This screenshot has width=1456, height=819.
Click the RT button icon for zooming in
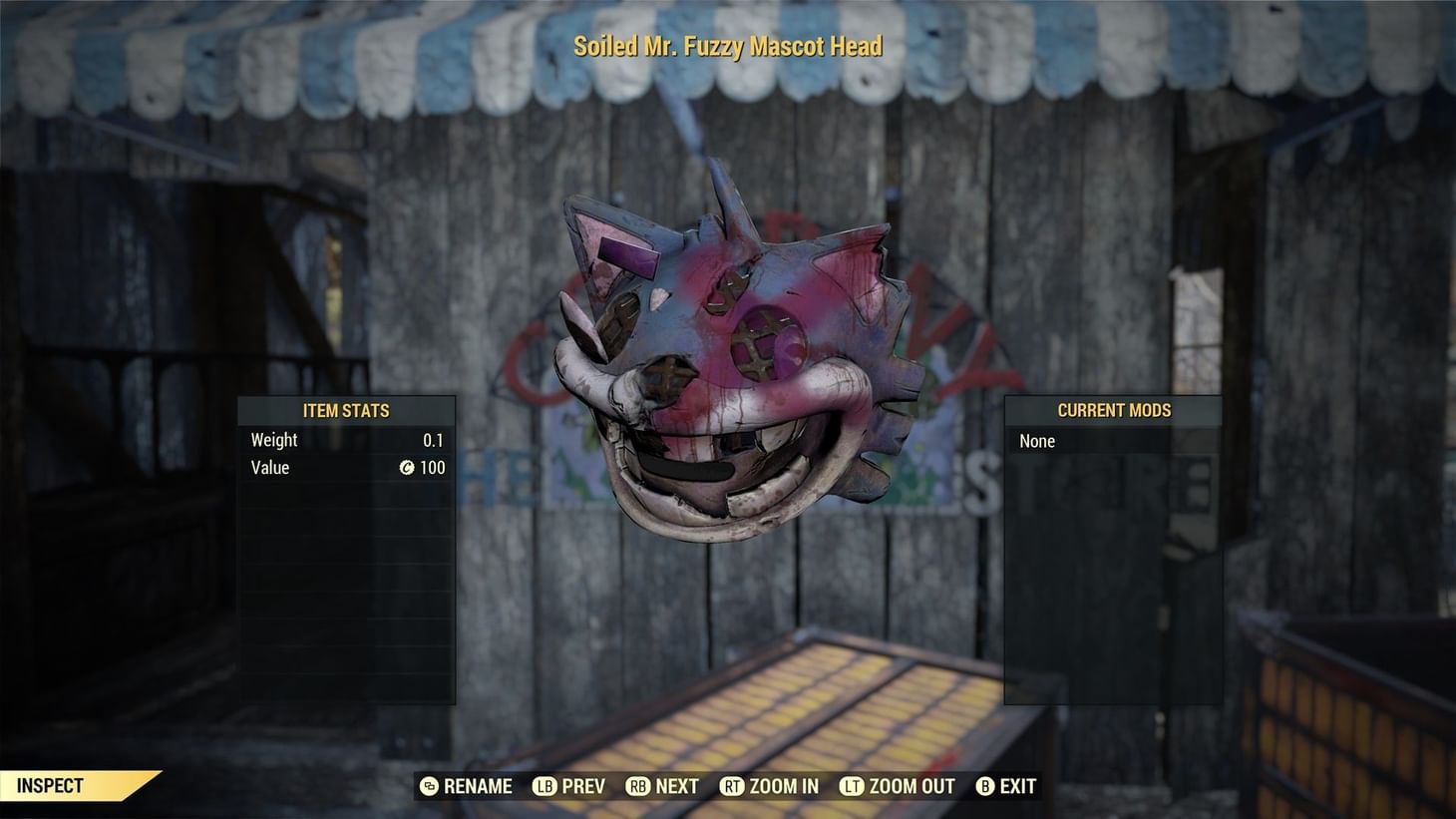(x=732, y=786)
